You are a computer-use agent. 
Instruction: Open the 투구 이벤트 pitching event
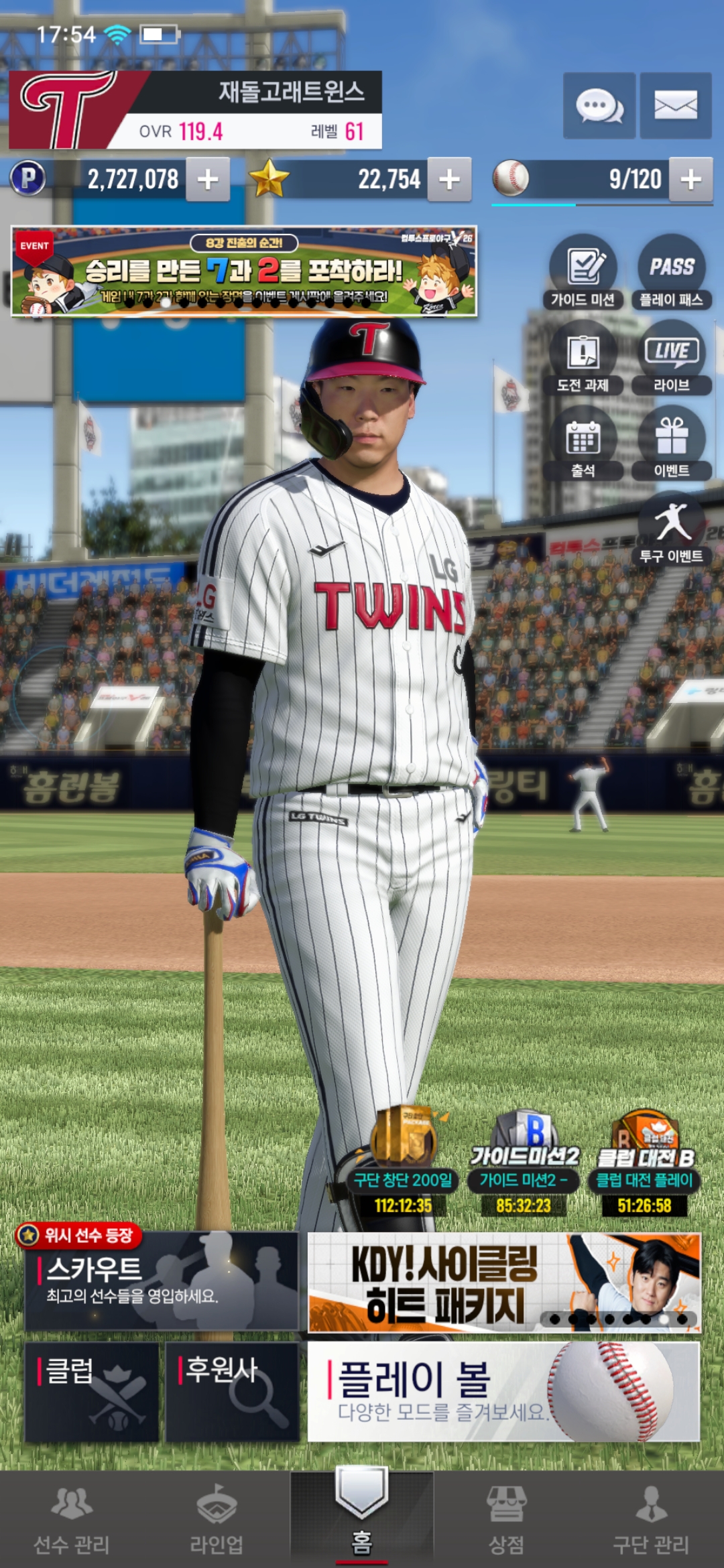coord(672,529)
